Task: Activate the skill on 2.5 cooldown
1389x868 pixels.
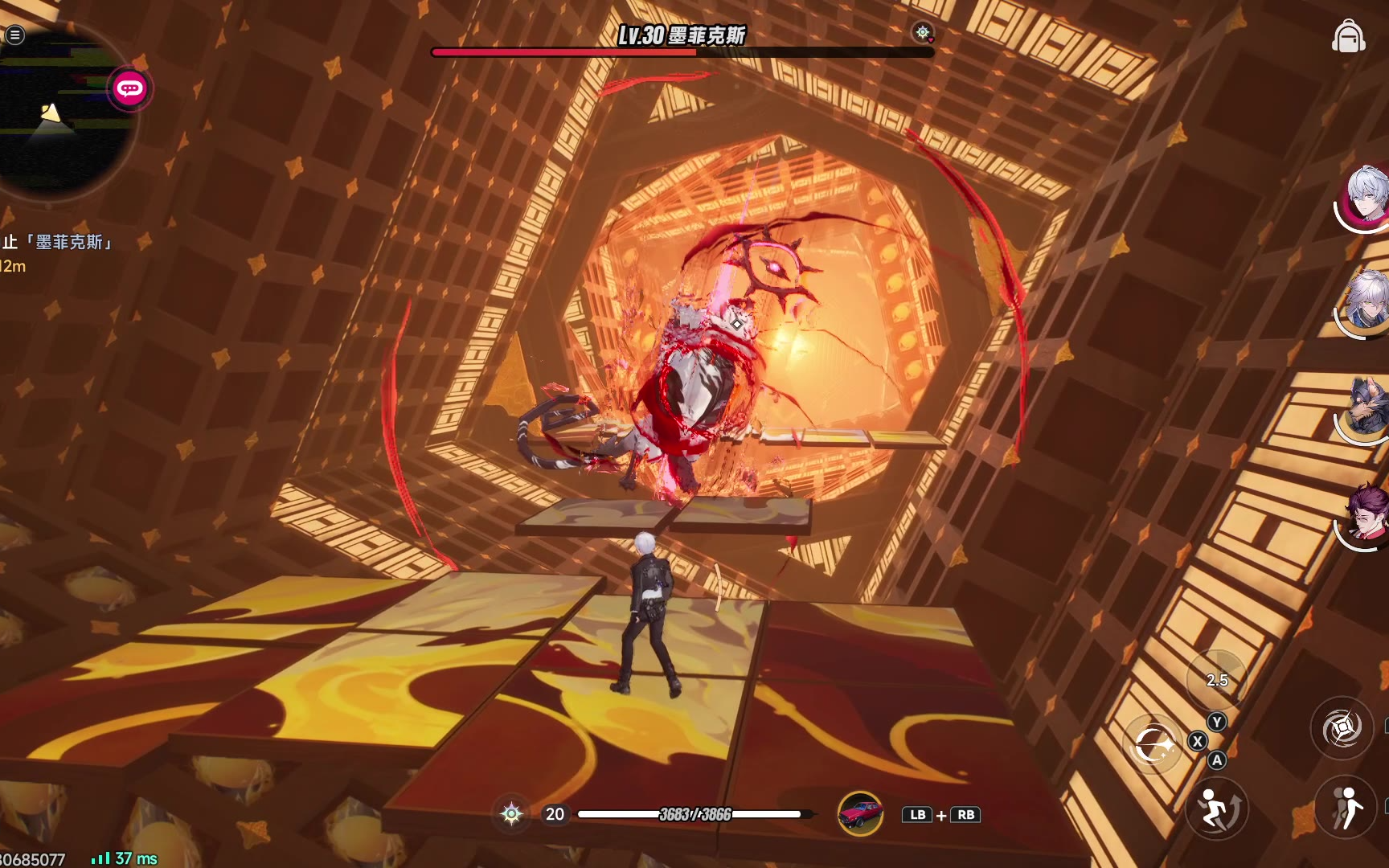Action: click(x=1216, y=680)
